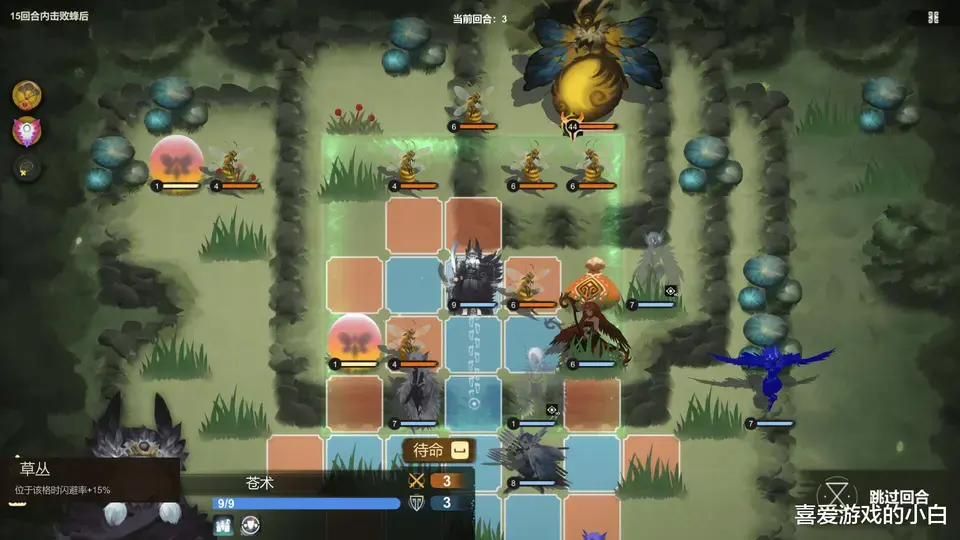Screen dimensions: 960x540
Task: Click the teal skill icon under health bar
Action: [x=223, y=525]
